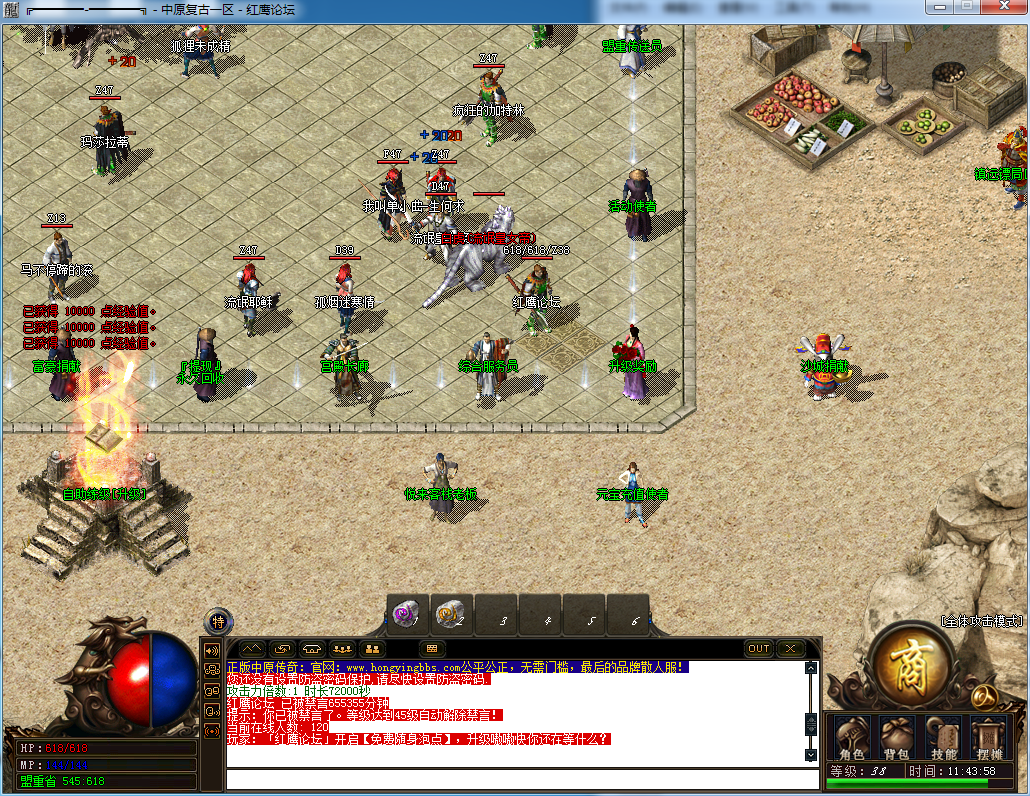Toggle the top sound-wave chat channel button

pyautogui.click(x=212, y=651)
